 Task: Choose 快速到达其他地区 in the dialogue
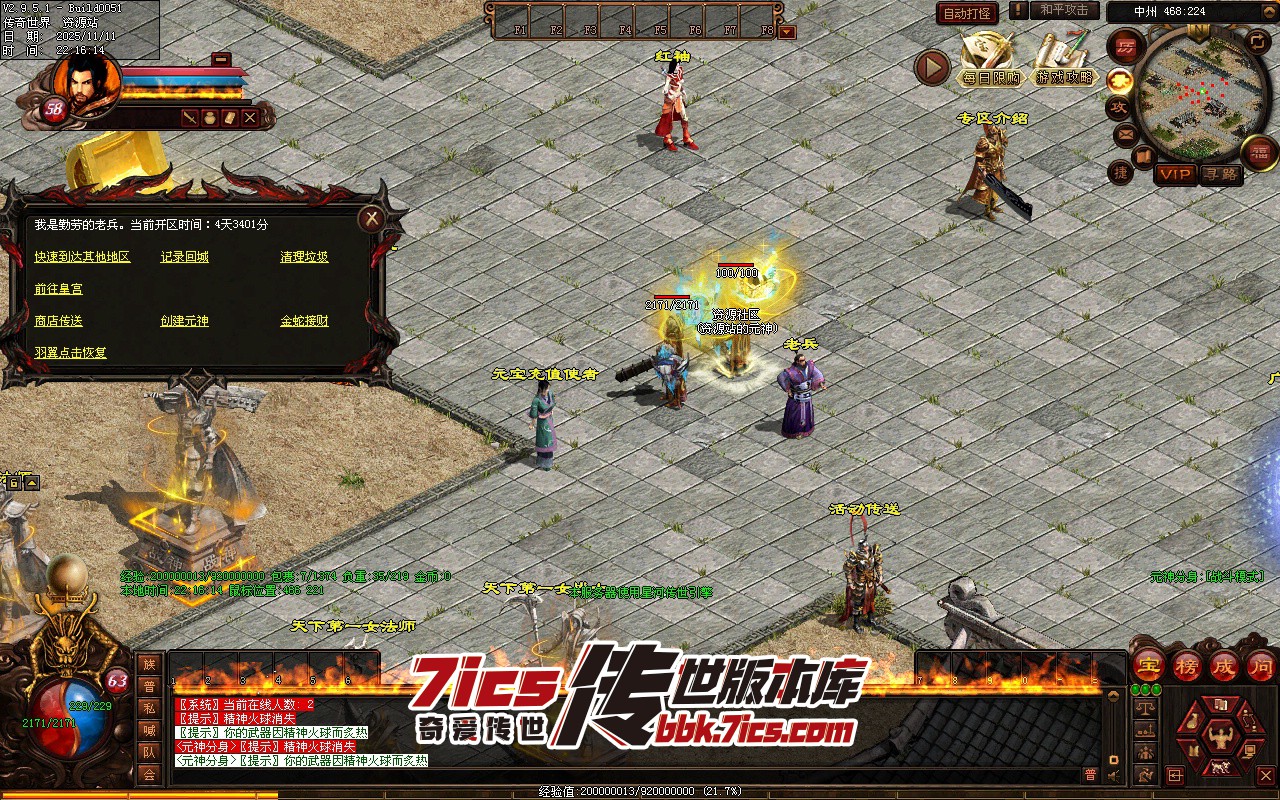(x=82, y=257)
